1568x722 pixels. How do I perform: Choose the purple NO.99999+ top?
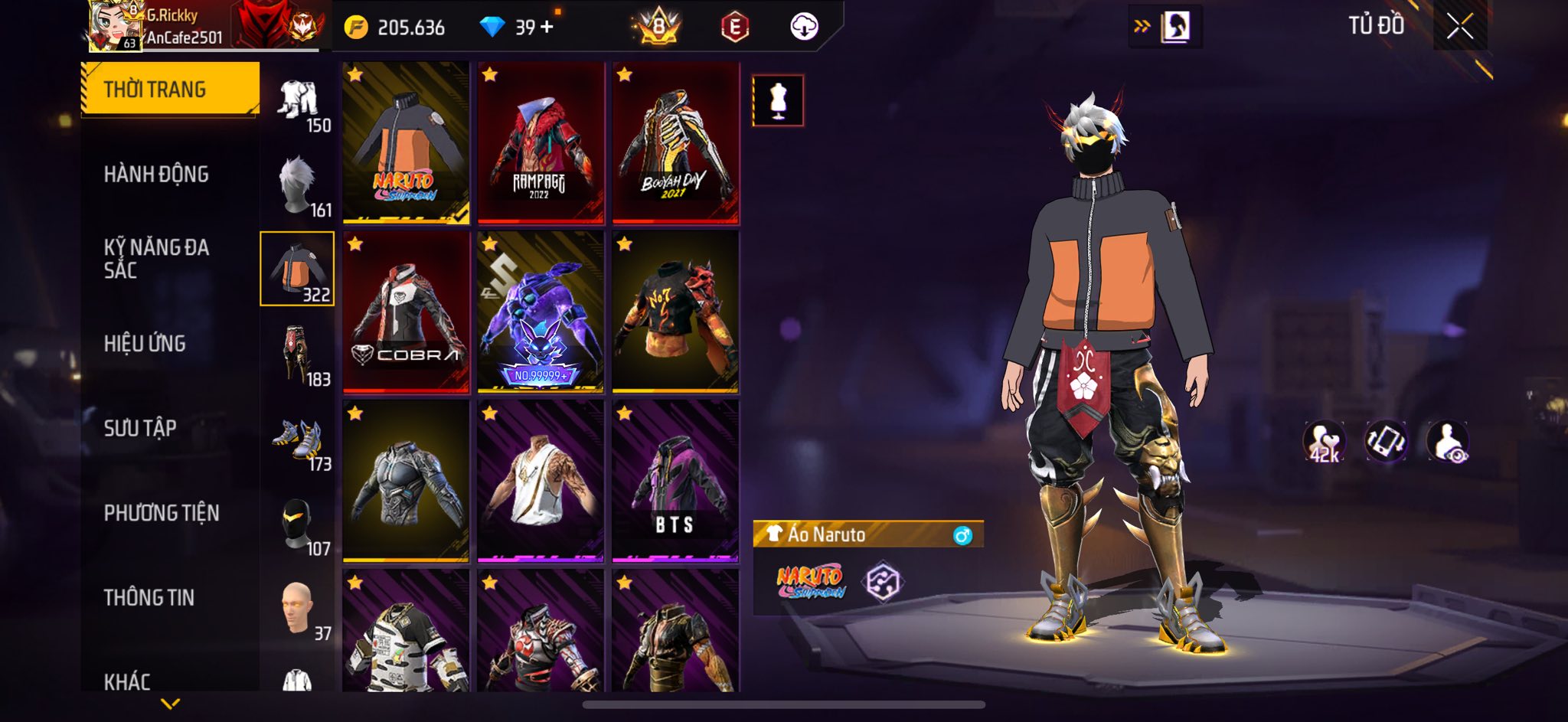pos(541,312)
